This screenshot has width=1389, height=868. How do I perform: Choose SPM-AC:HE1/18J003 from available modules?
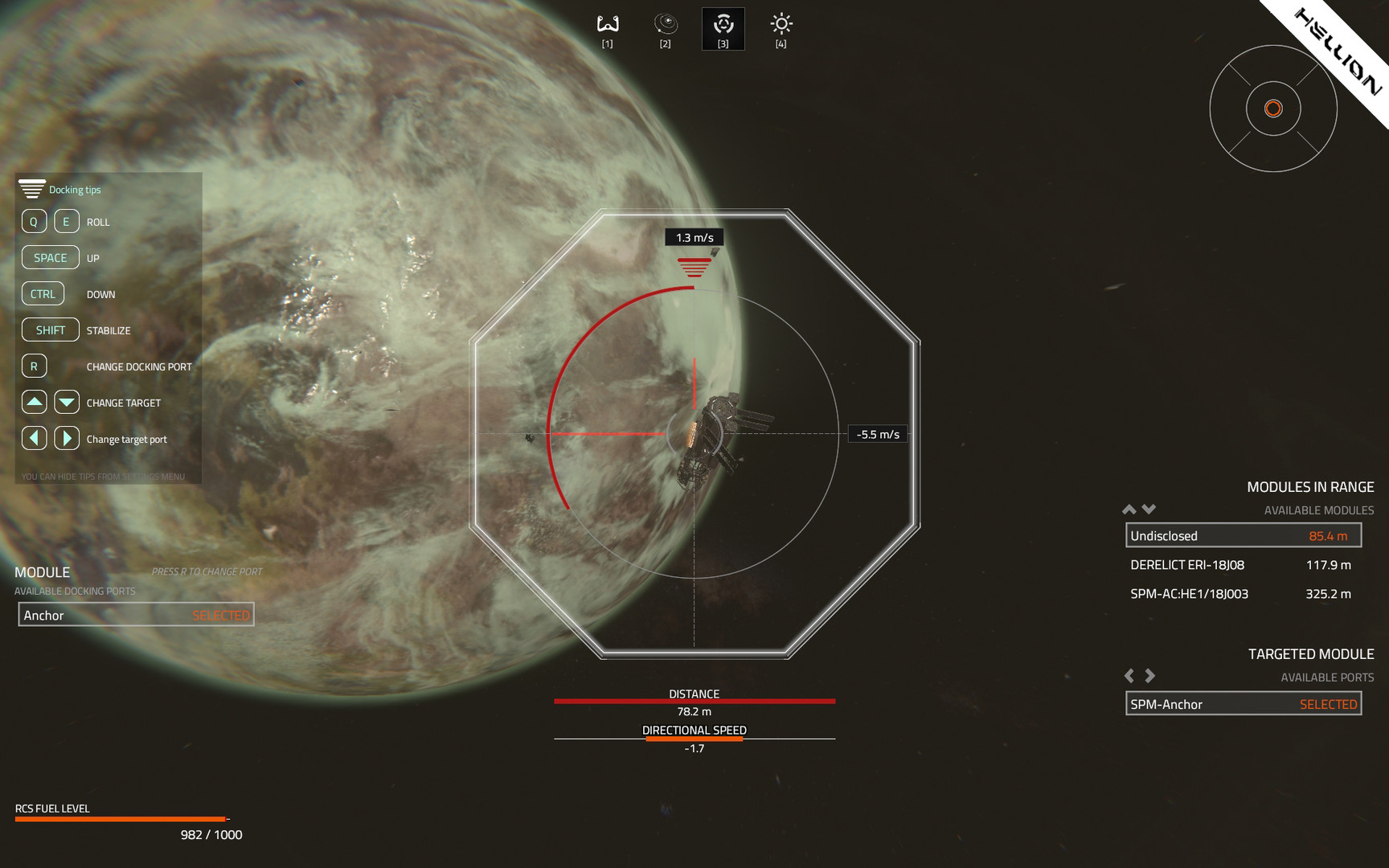click(x=1243, y=594)
